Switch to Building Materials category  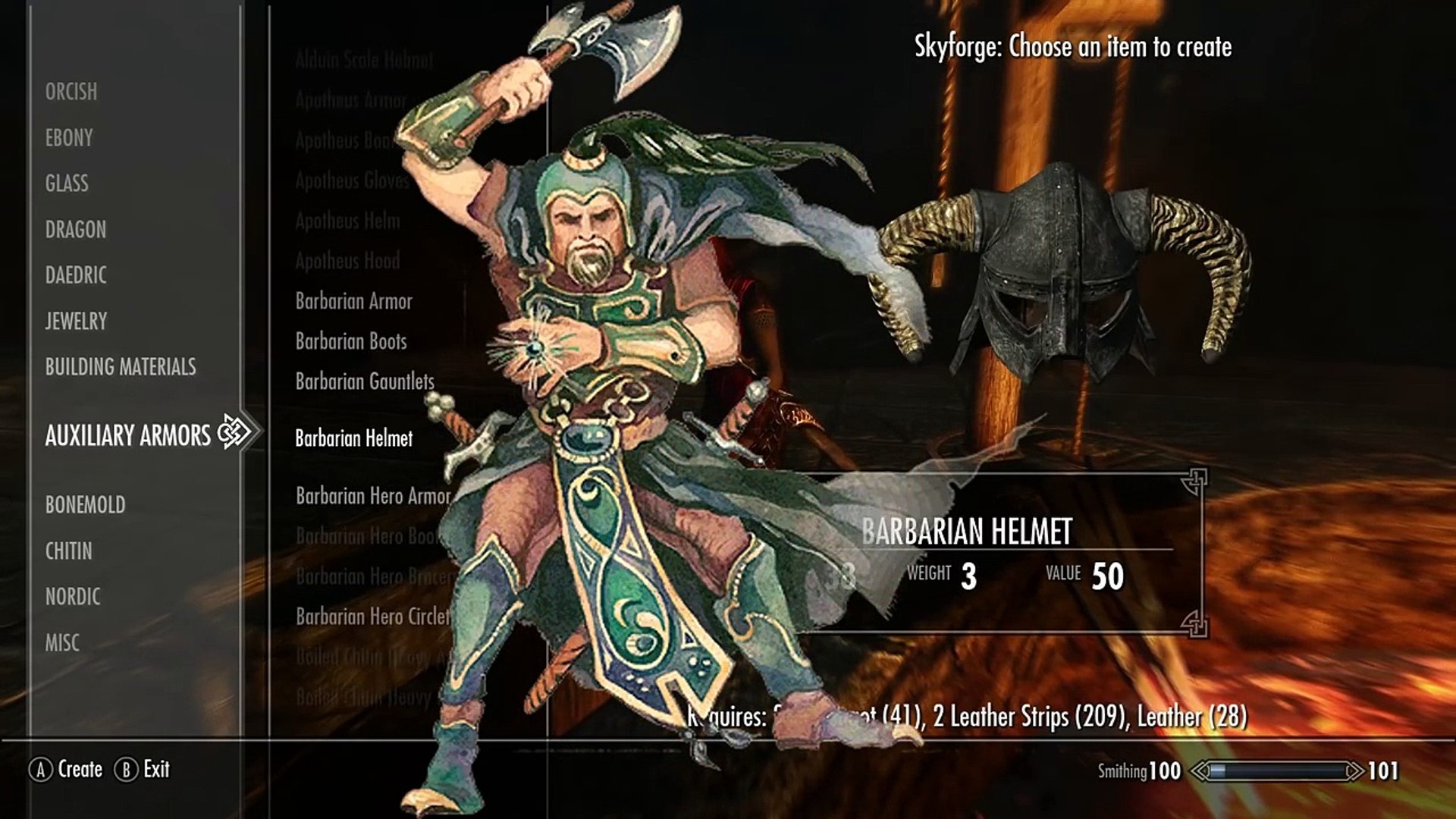[121, 367]
